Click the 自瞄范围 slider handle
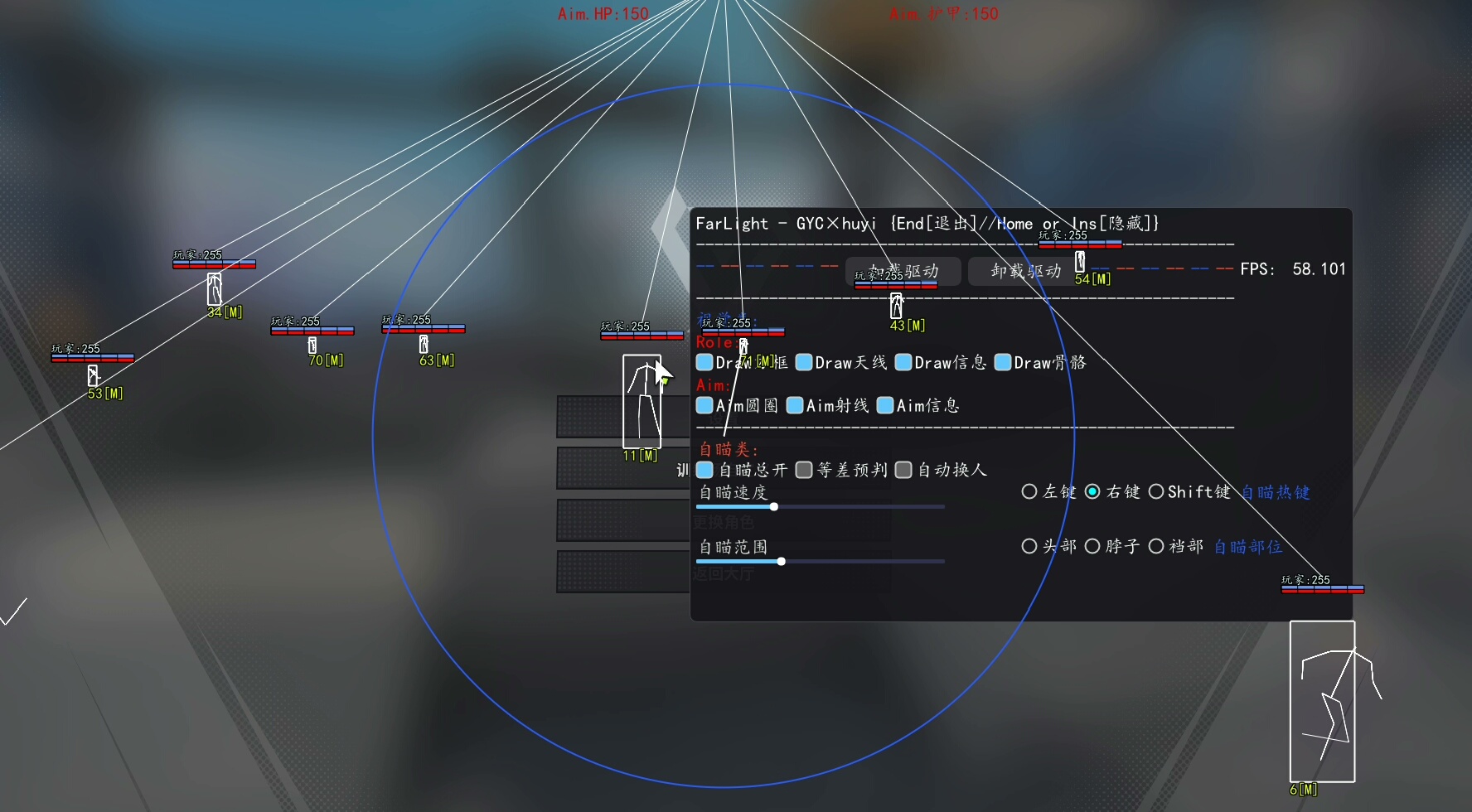This screenshot has height=812, width=1472. [781, 561]
